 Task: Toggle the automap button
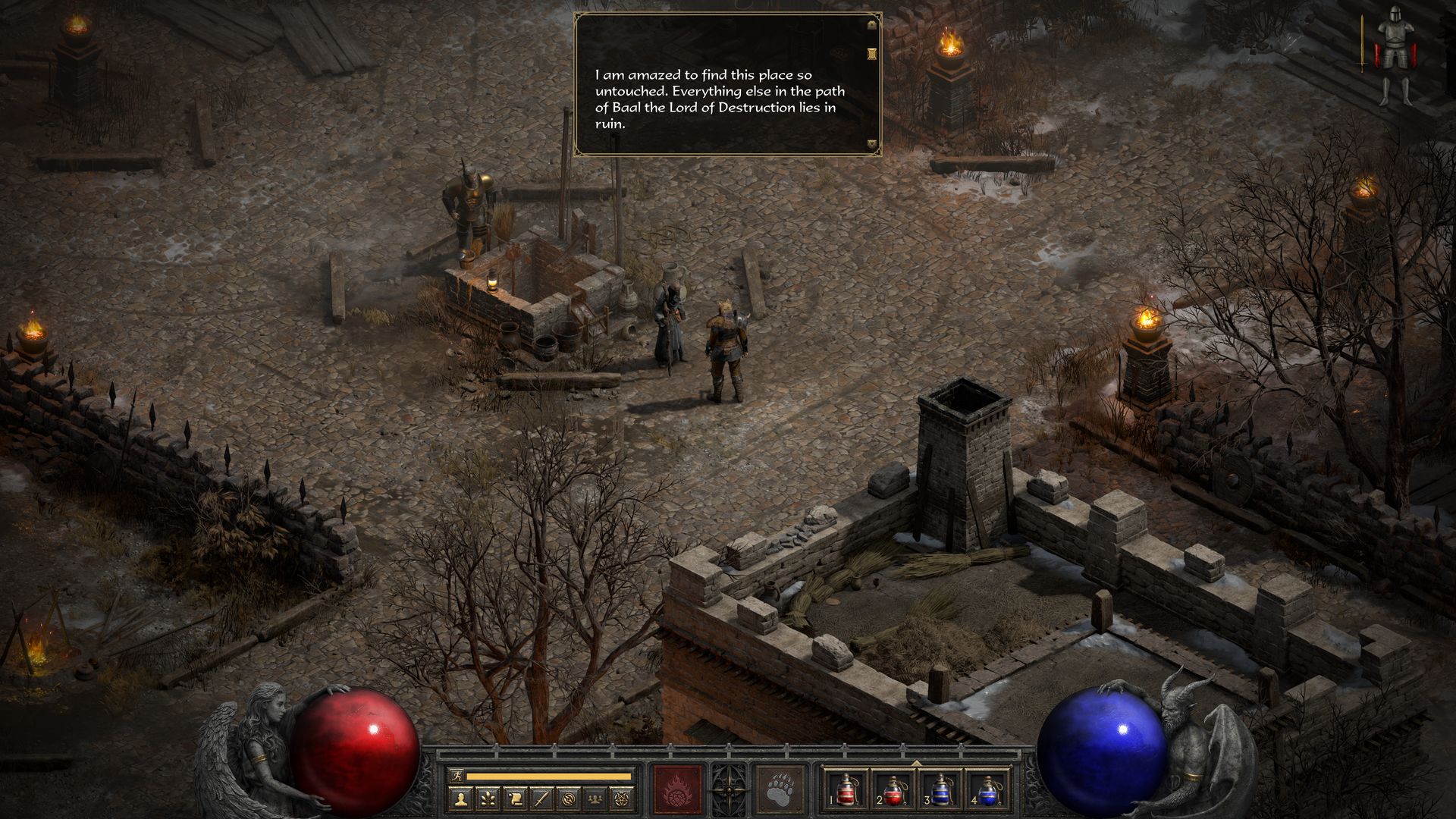point(569,798)
